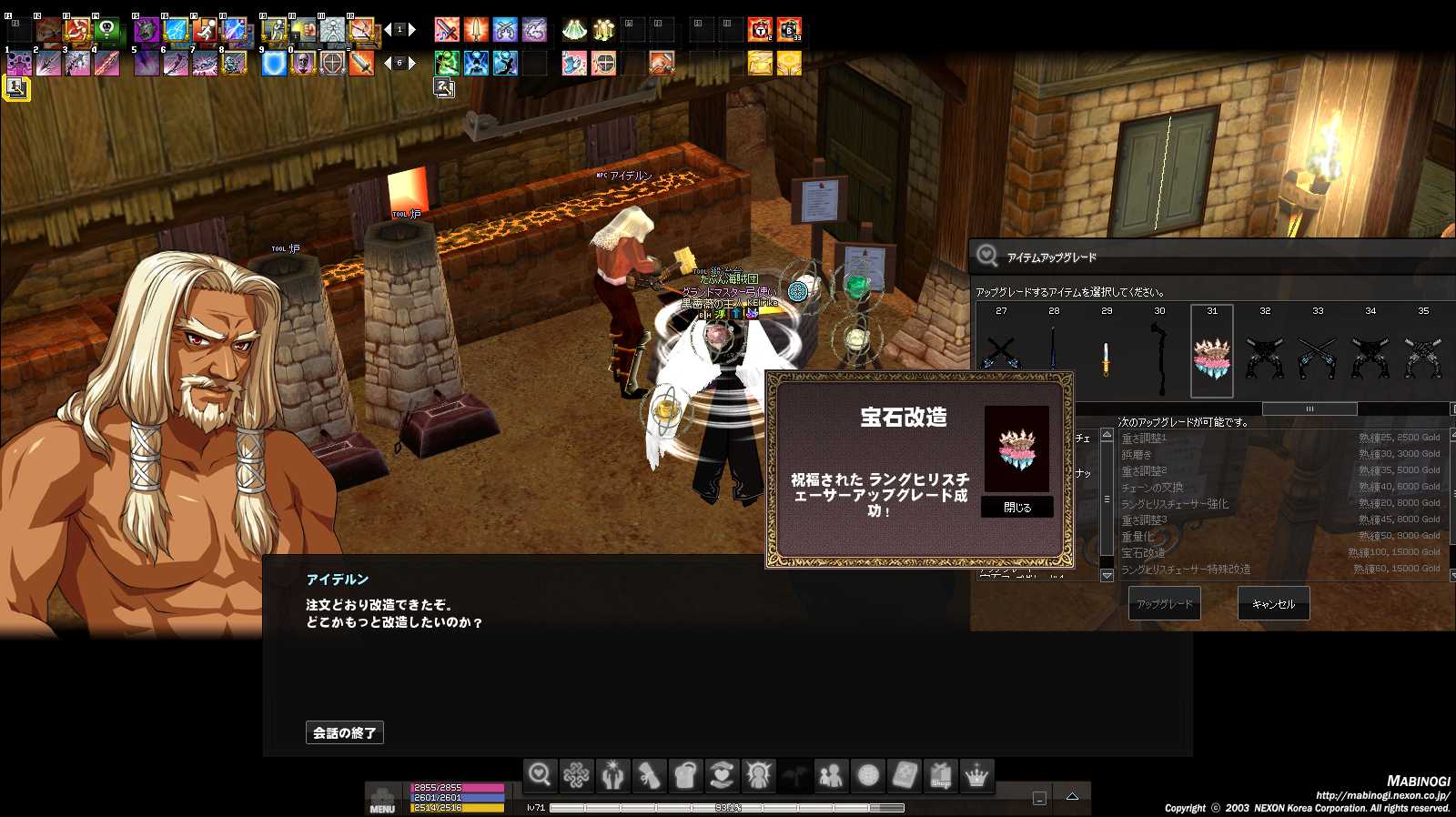Click the horizontal scrollbar below the item thumbnails
Viewport: 1456px width, 817px height.
(1309, 408)
